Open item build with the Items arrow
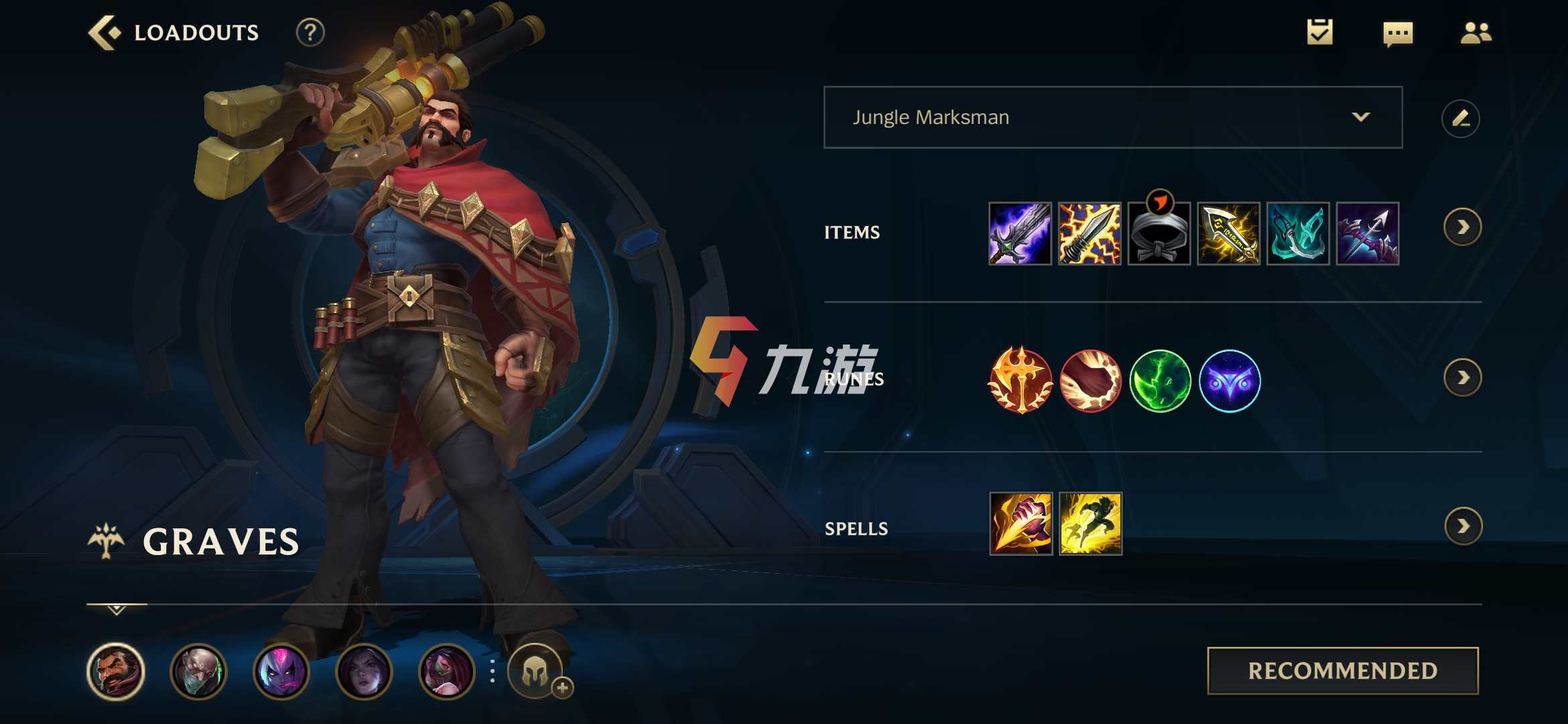This screenshot has height=724, width=1568. click(1462, 228)
